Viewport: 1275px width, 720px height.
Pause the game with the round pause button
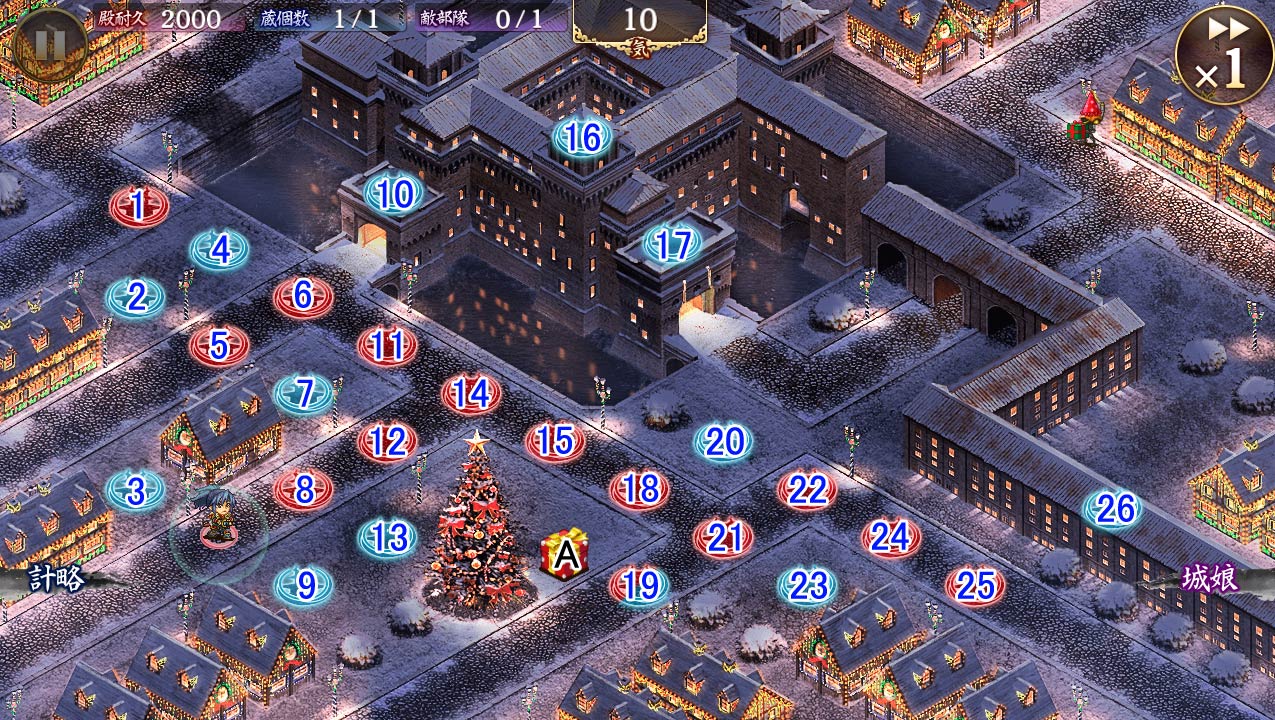pos(48,44)
